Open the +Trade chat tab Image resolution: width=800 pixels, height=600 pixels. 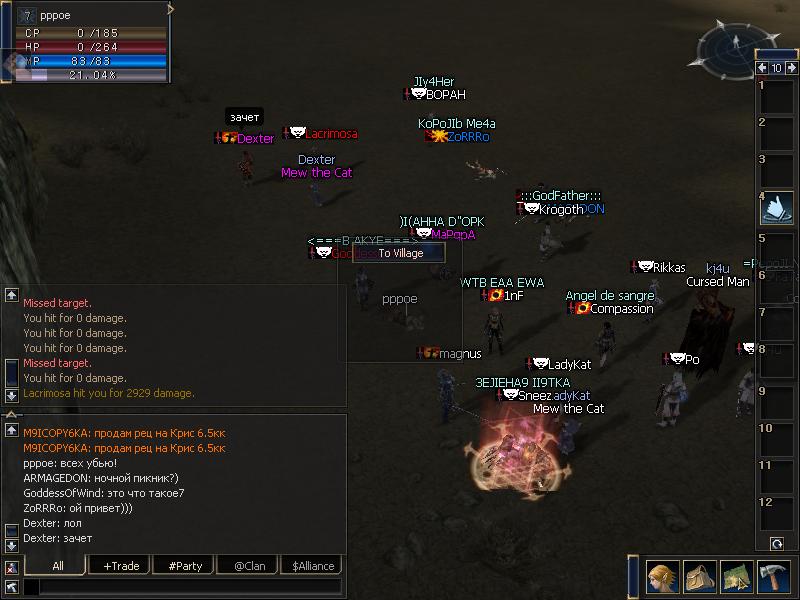(x=121, y=566)
